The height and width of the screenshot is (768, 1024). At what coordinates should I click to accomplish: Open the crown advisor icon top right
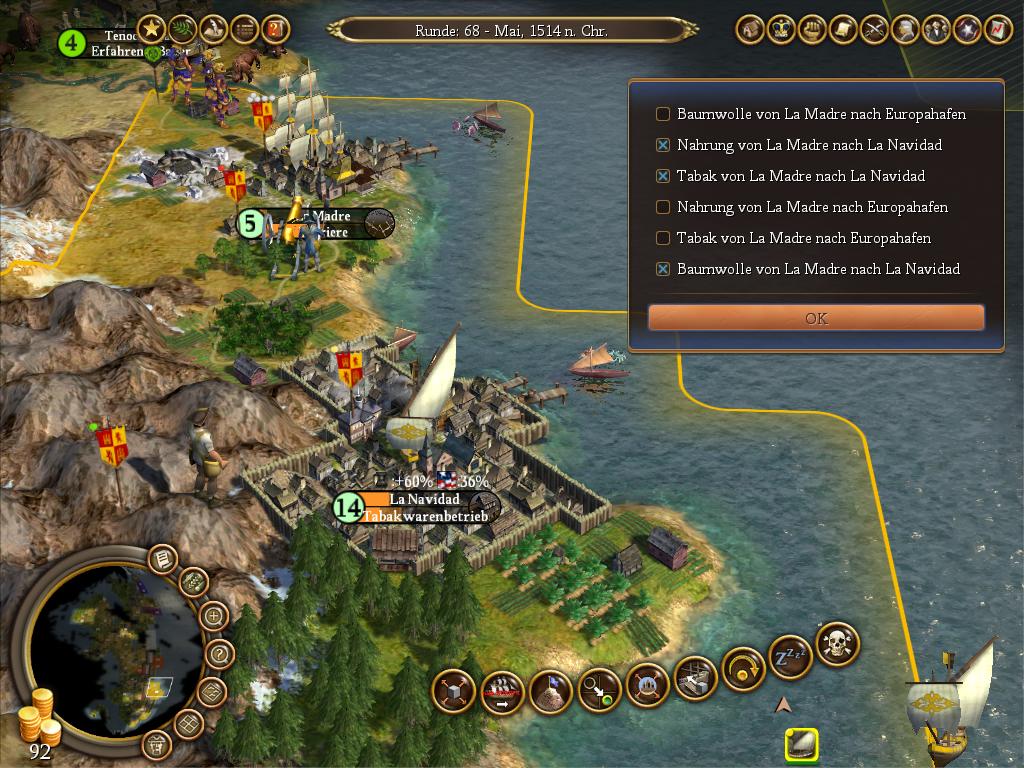pyautogui.click(x=782, y=30)
